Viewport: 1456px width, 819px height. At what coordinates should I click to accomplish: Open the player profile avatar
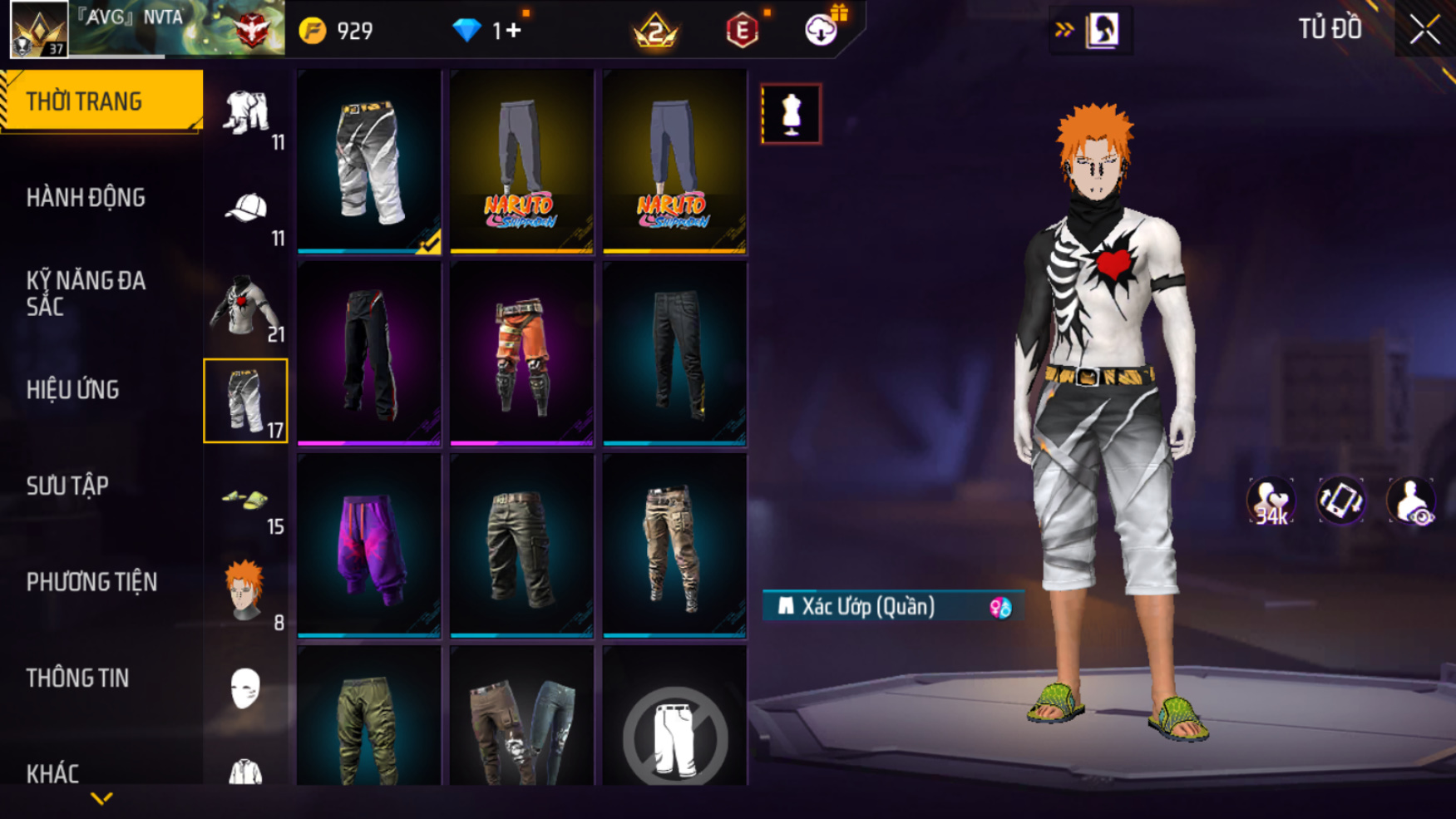coord(39,30)
